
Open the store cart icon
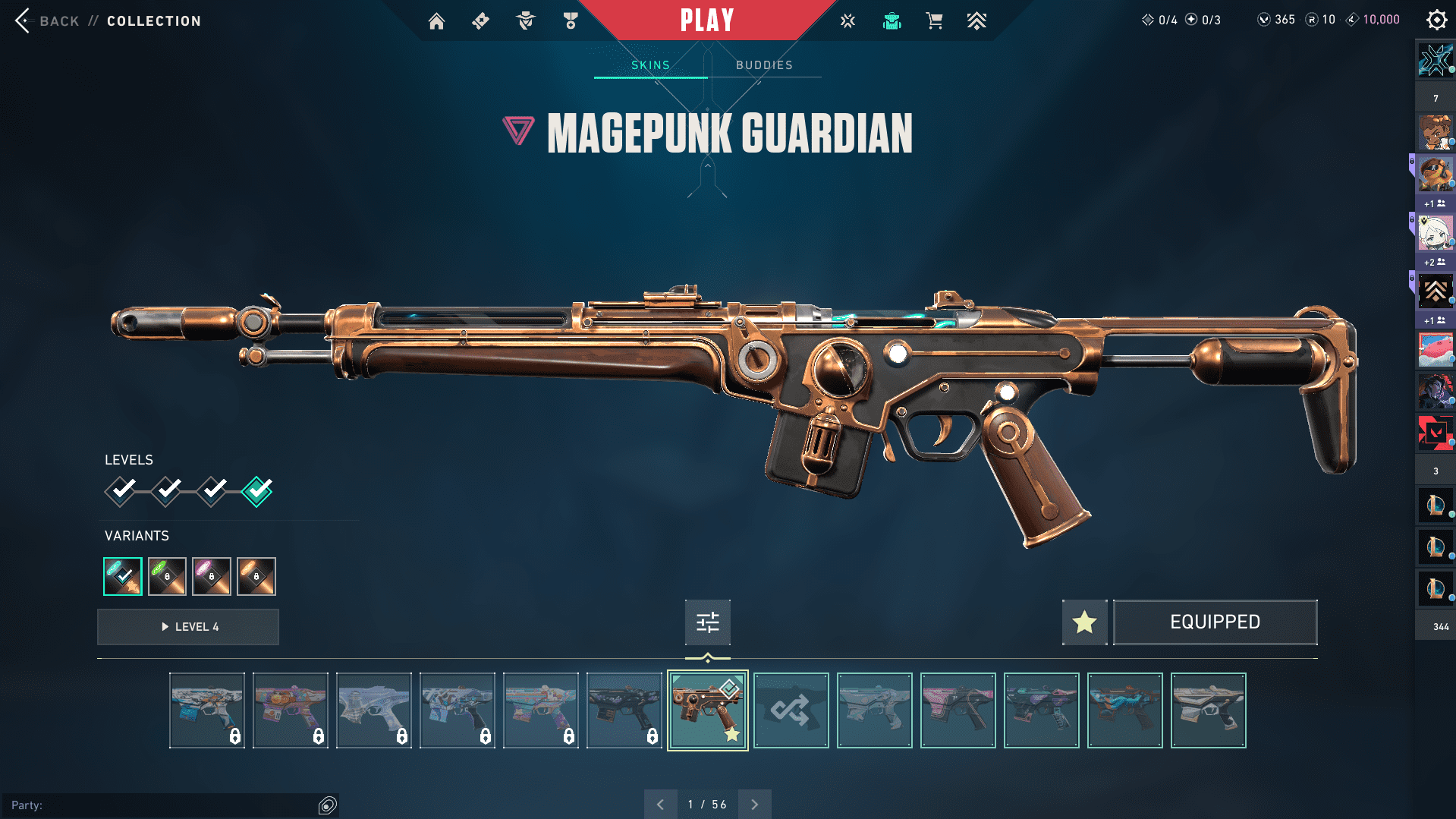pyautogui.click(x=934, y=21)
